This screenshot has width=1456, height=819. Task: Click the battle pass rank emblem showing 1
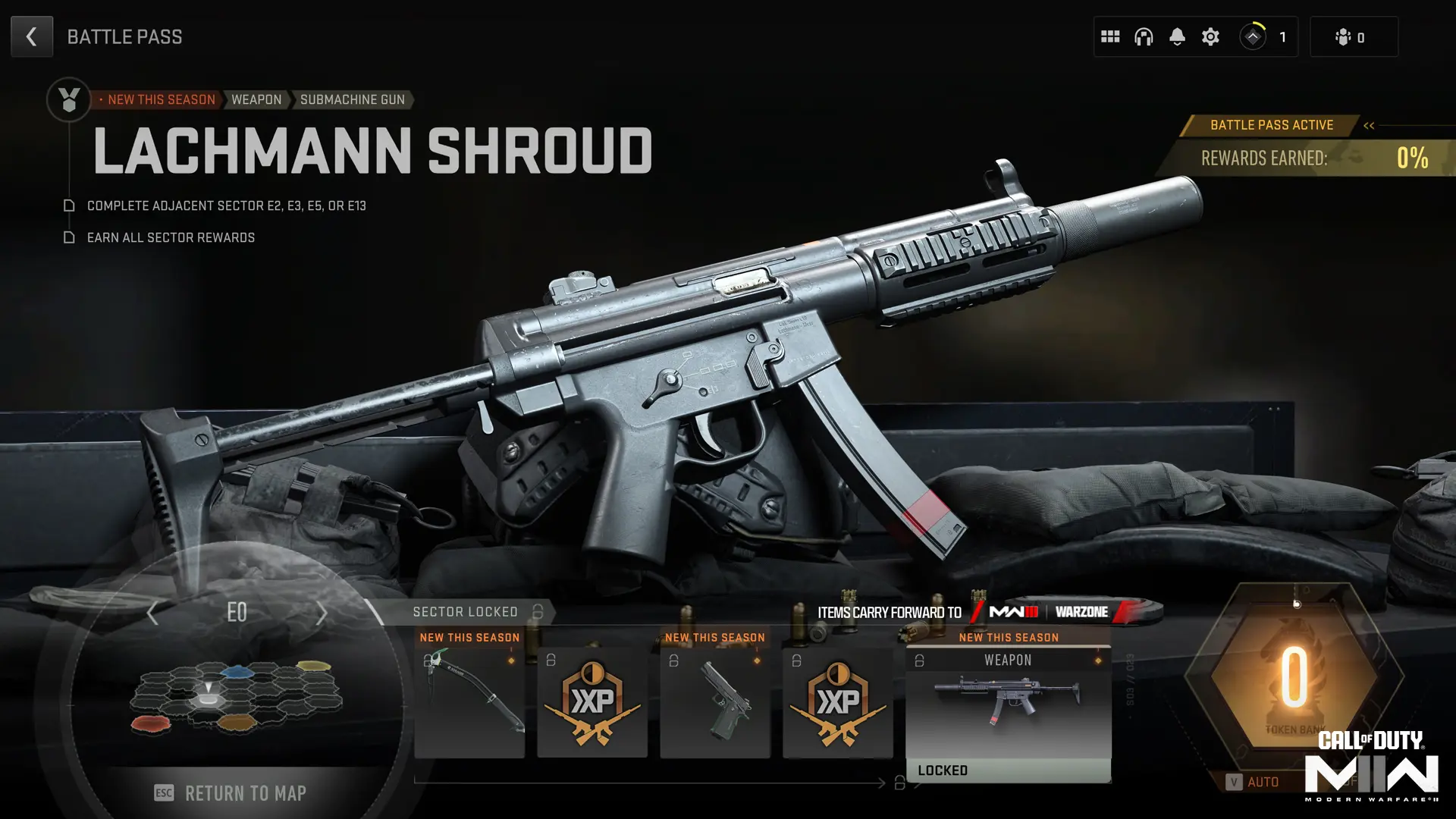click(x=1254, y=36)
